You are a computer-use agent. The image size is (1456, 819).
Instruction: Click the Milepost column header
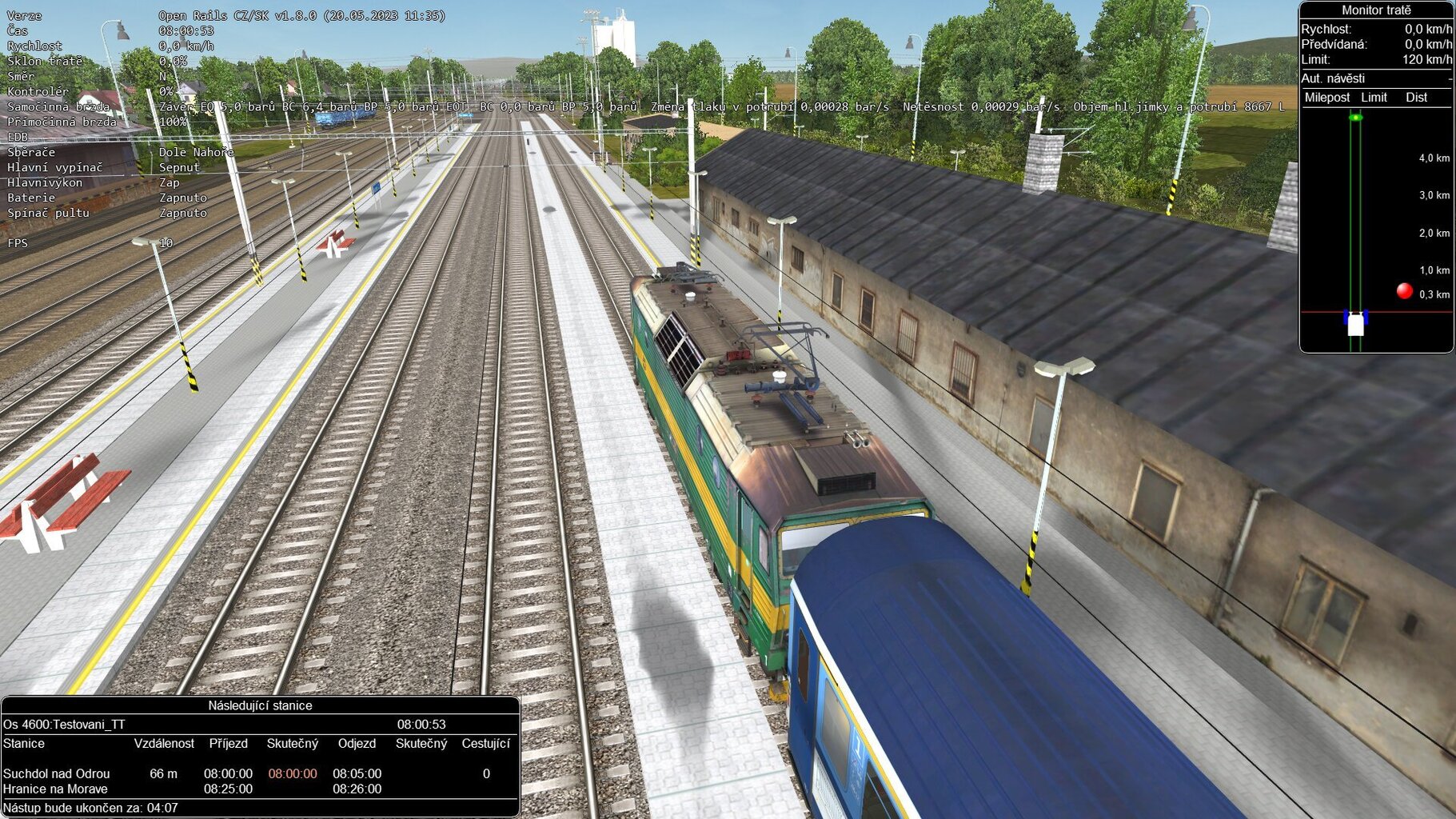tap(1329, 97)
